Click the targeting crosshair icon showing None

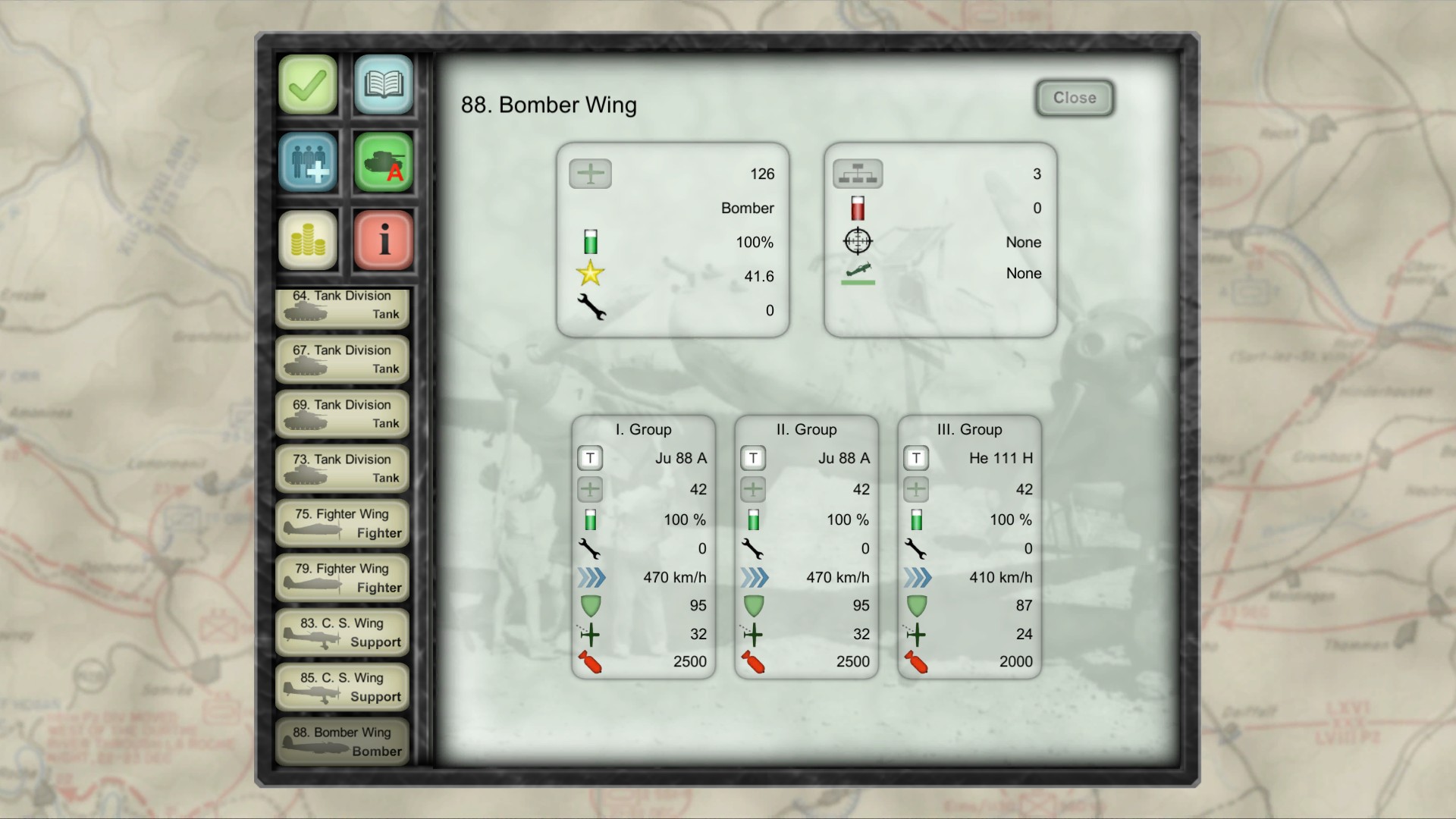pyautogui.click(x=858, y=241)
